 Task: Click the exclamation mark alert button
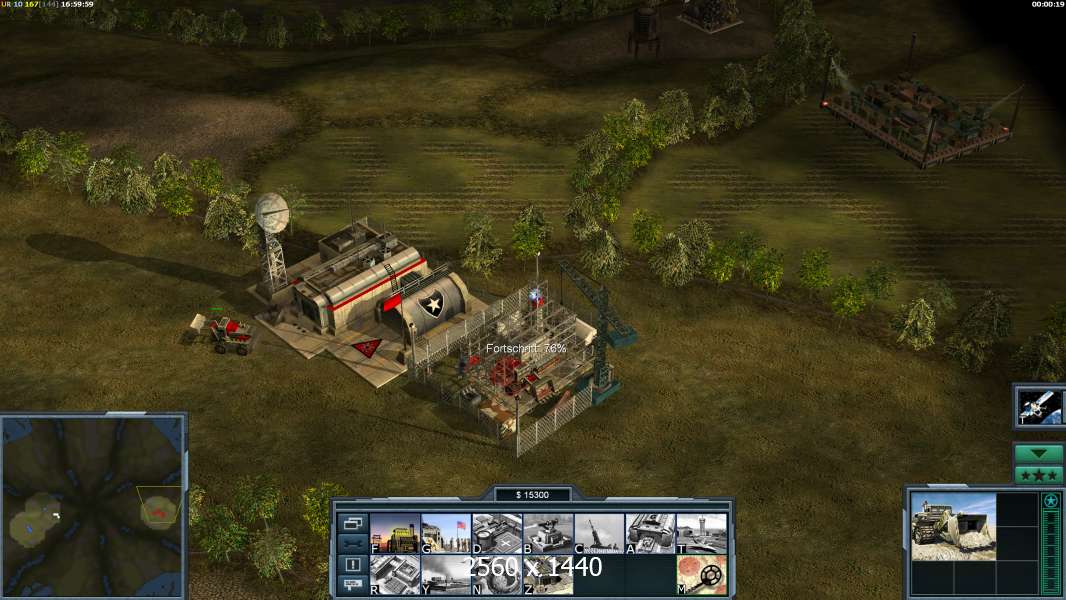pyautogui.click(x=352, y=565)
